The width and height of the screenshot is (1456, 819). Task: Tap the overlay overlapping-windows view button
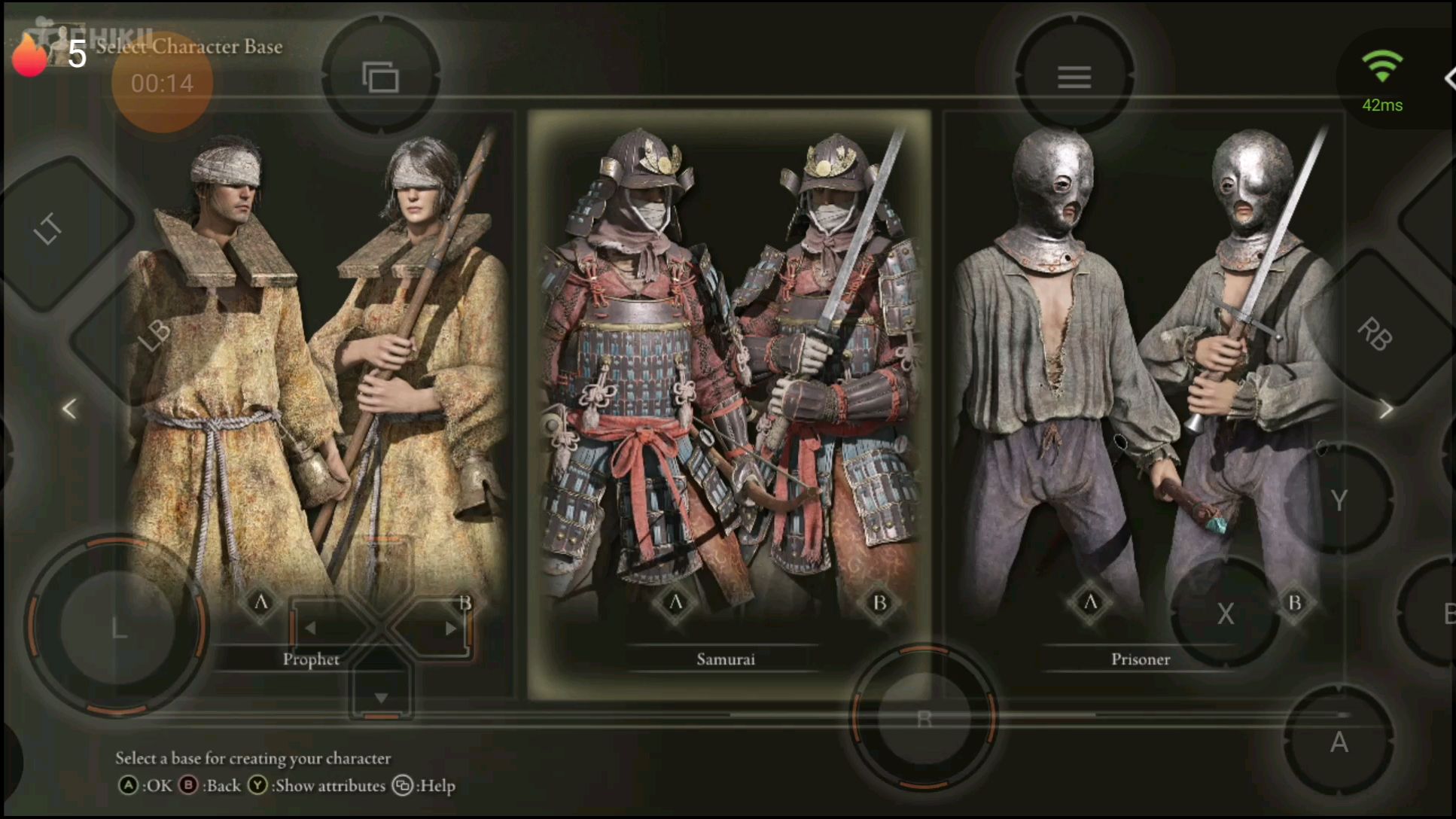click(x=381, y=77)
